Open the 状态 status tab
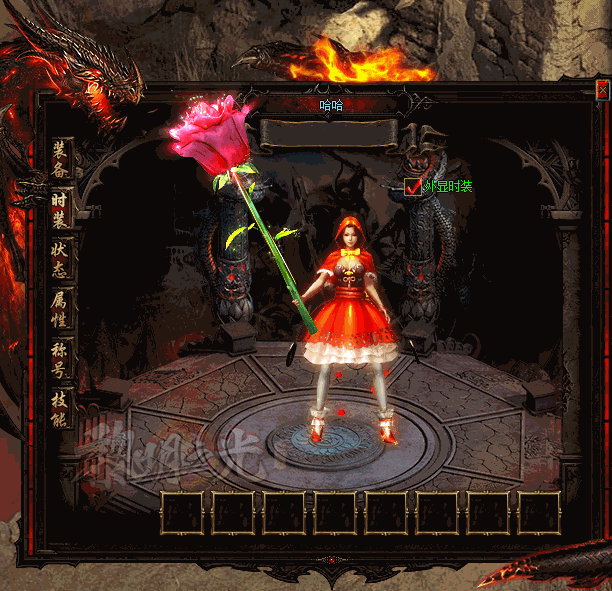This screenshot has height=591, width=612. click(61, 260)
